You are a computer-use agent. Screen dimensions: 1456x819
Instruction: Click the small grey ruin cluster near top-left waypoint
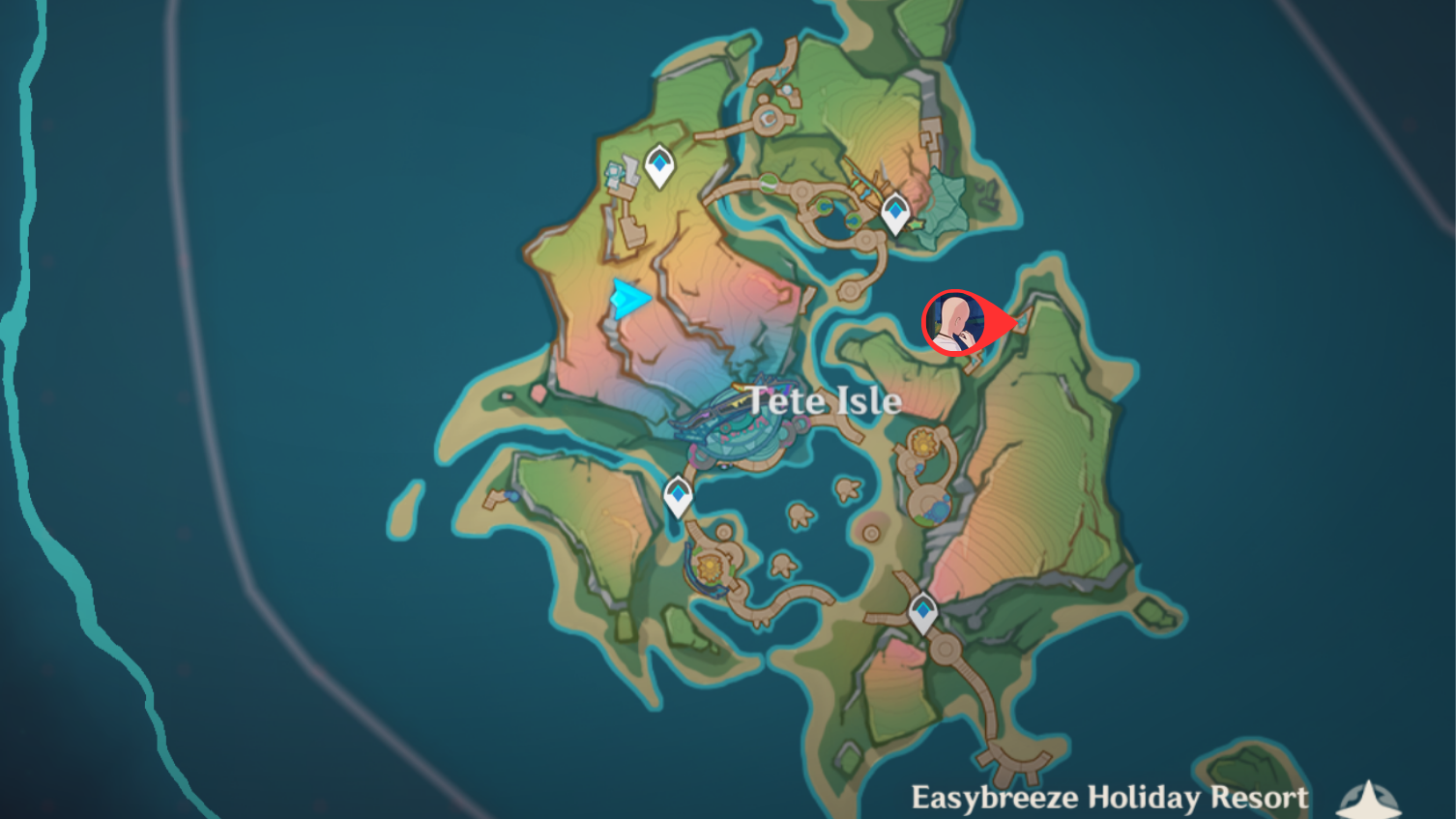tap(617, 174)
